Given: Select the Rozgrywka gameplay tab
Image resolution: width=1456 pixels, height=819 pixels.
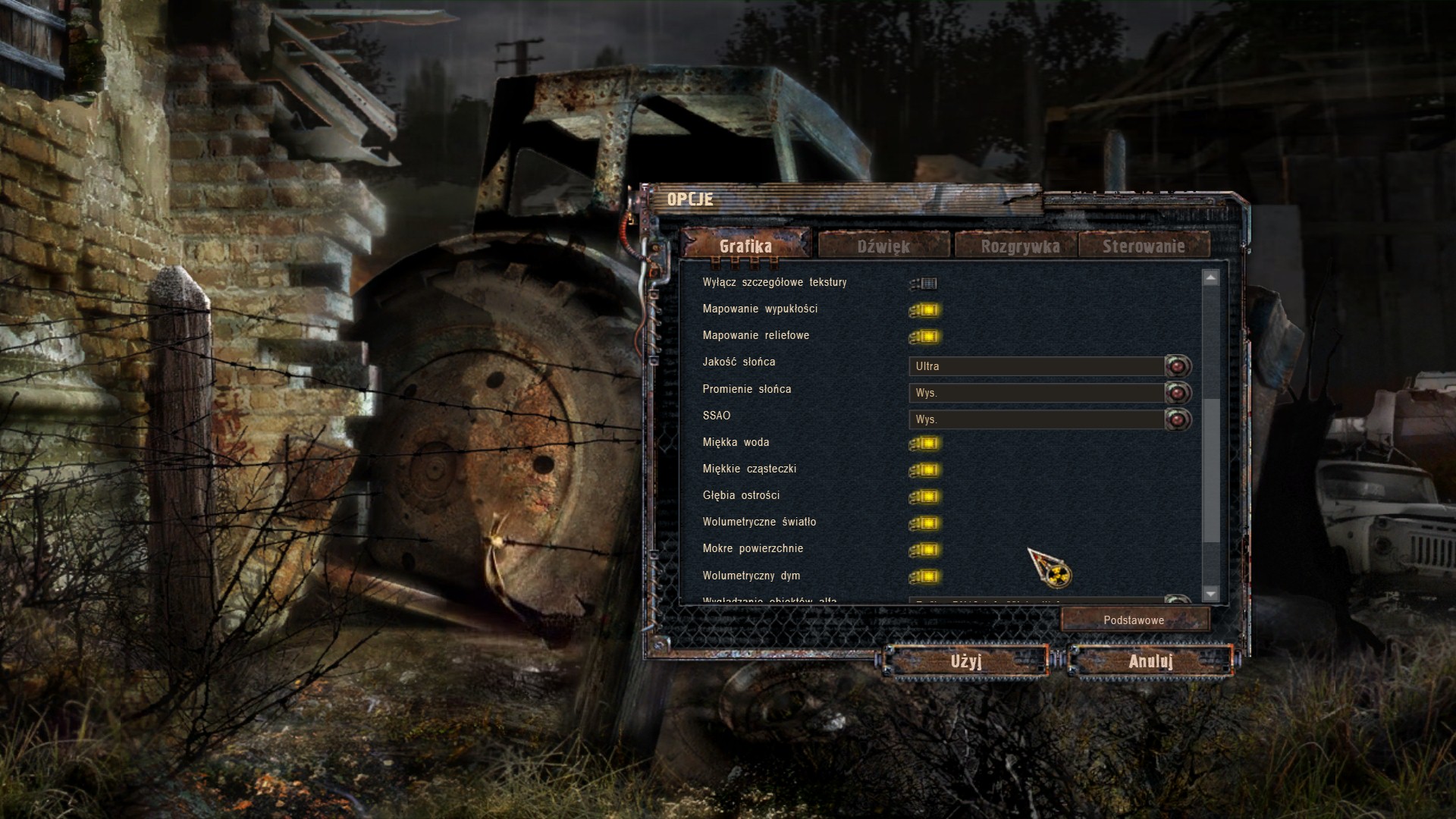Looking at the screenshot, I should [1020, 246].
